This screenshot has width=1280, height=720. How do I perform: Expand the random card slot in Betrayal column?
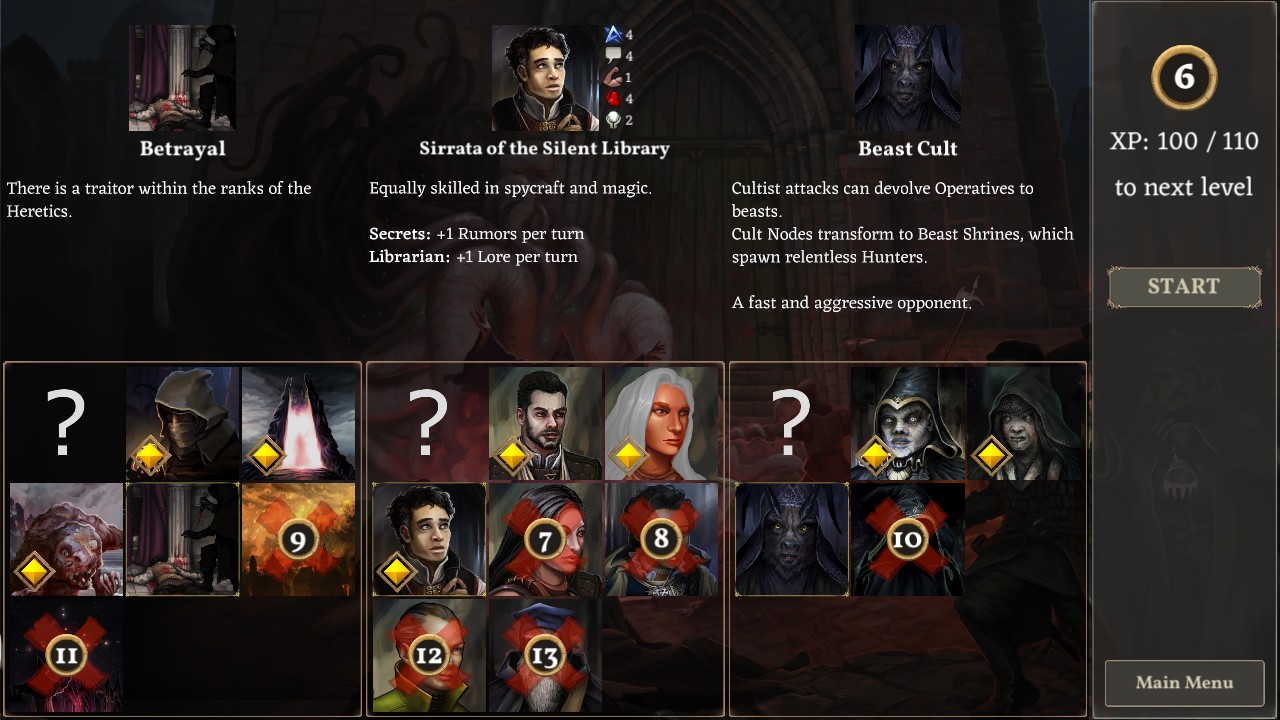coord(64,422)
